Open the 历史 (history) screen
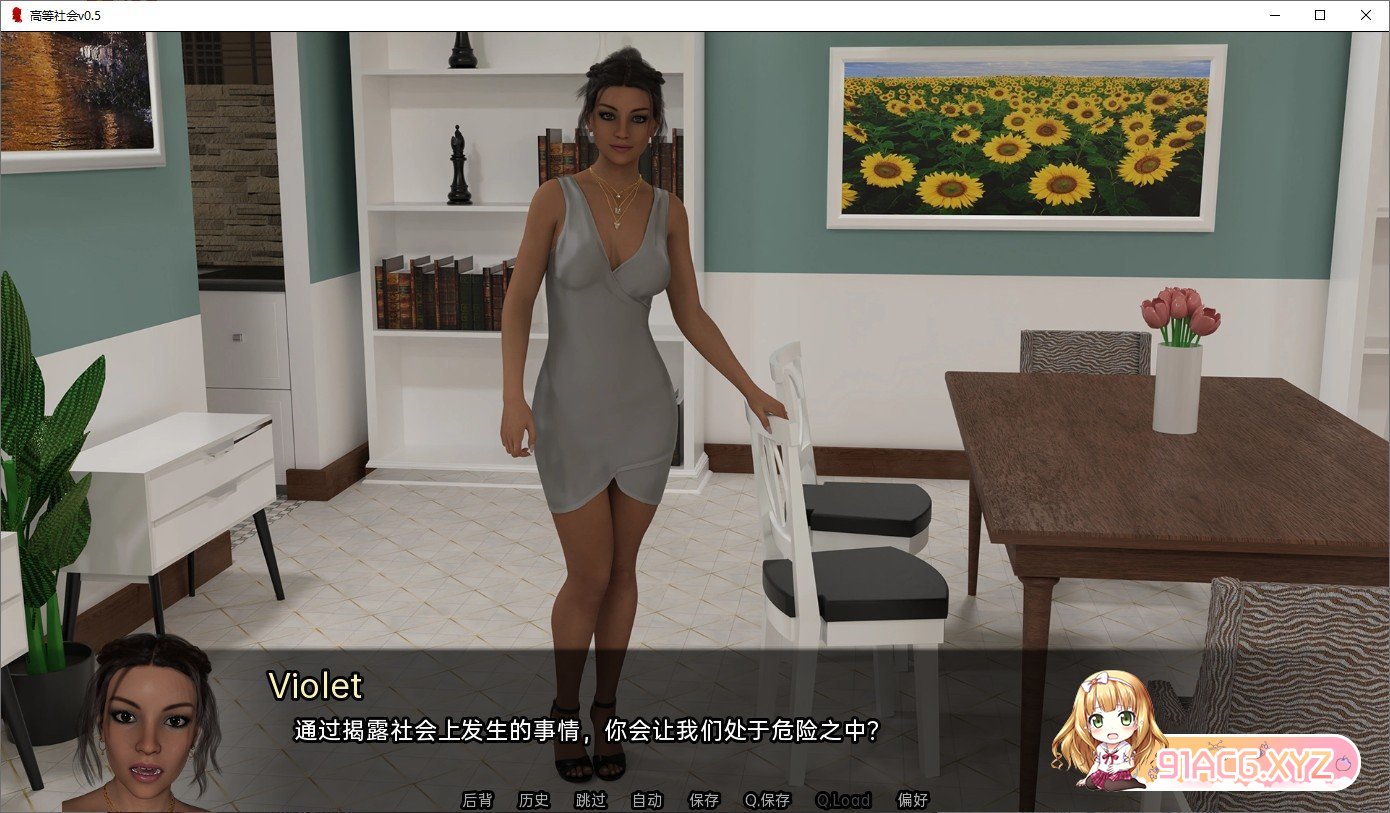 click(533, 800)
